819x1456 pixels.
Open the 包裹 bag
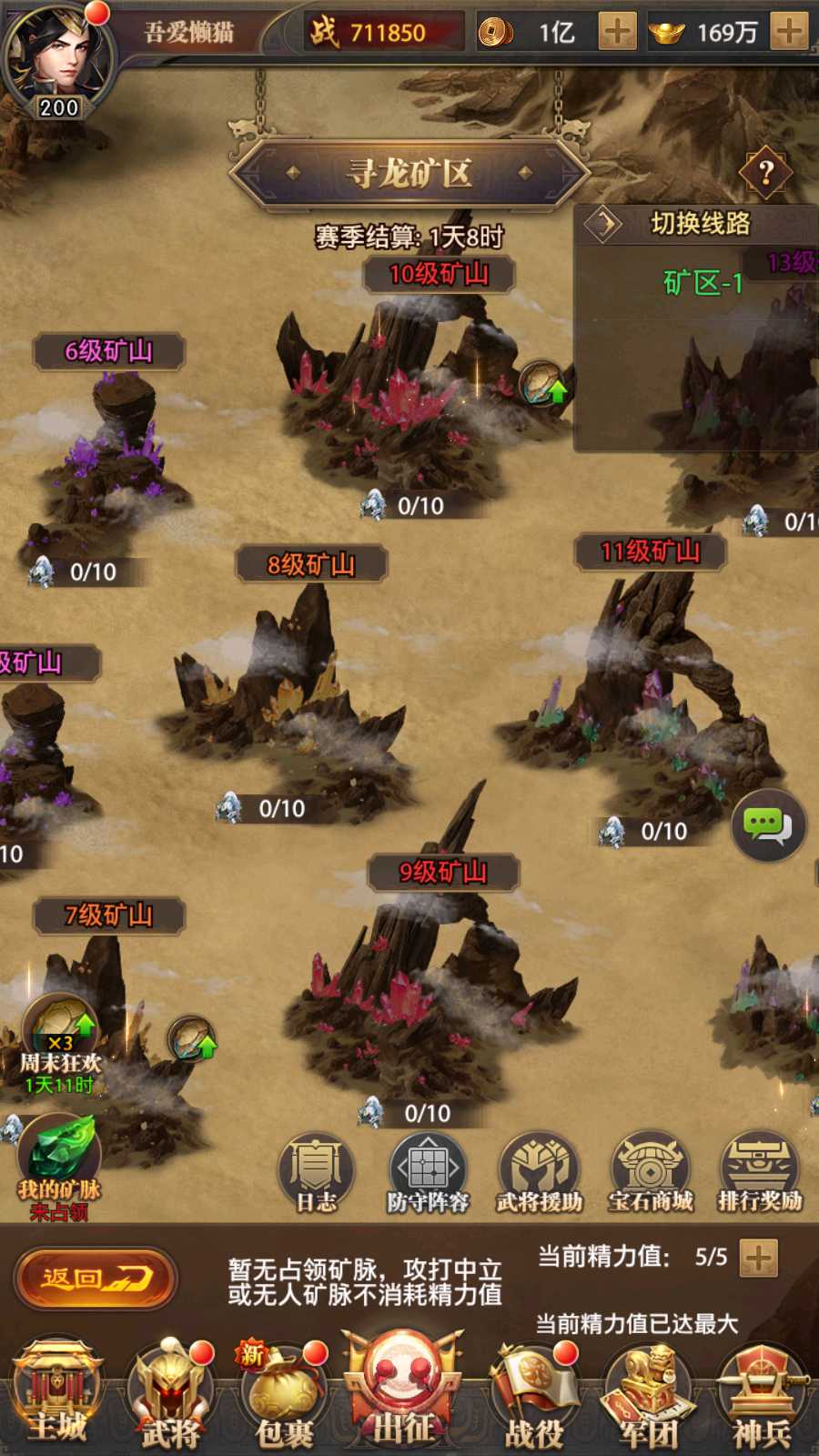pyautogui.click(x=284, y=1397)
